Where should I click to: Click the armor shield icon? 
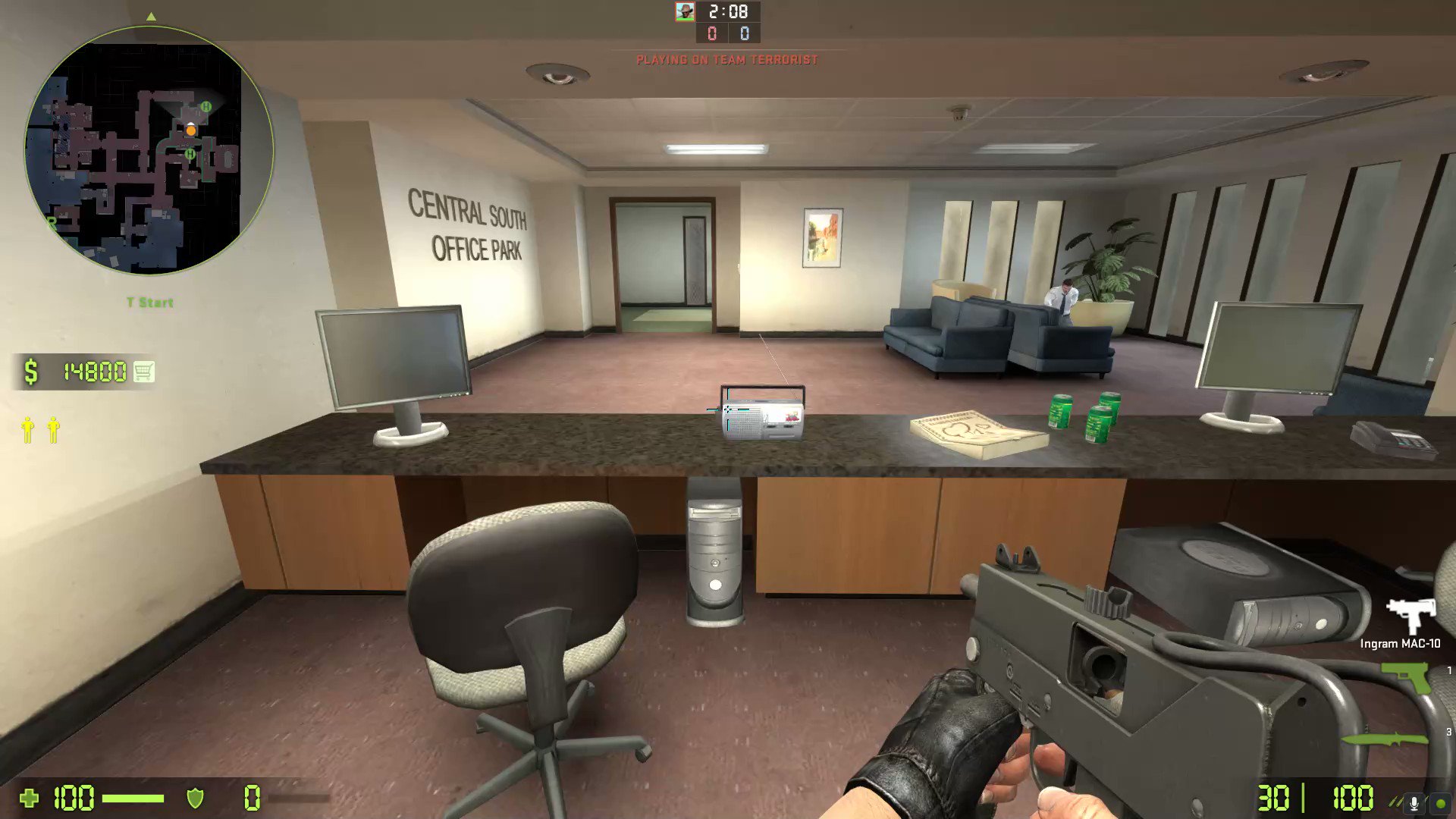(194, 797)
